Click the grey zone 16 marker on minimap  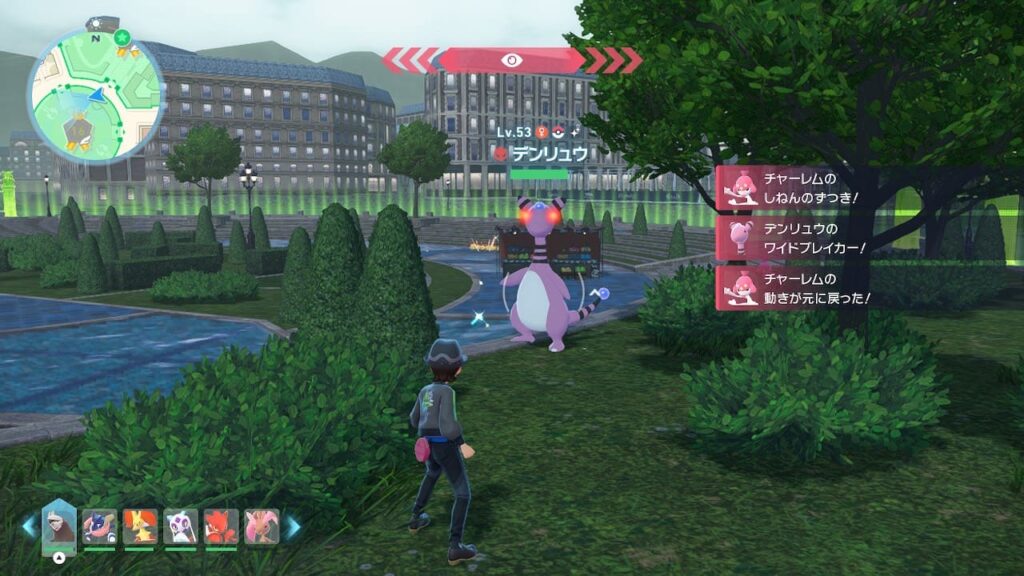pyautogui.click(x=78, y=128)
